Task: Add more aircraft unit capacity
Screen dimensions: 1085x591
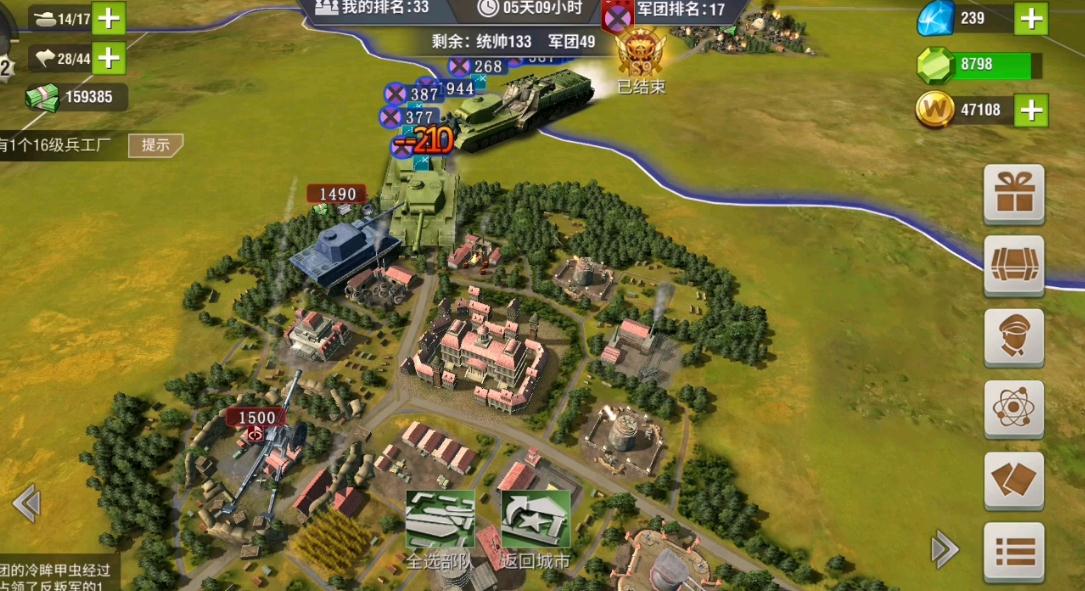Action: pyautogui.click(x=108, y=58)
